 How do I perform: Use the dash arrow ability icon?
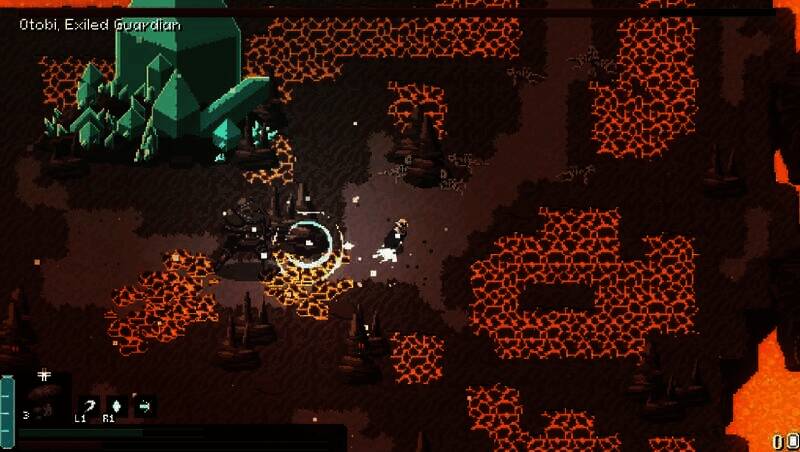[x=144, y=405]
